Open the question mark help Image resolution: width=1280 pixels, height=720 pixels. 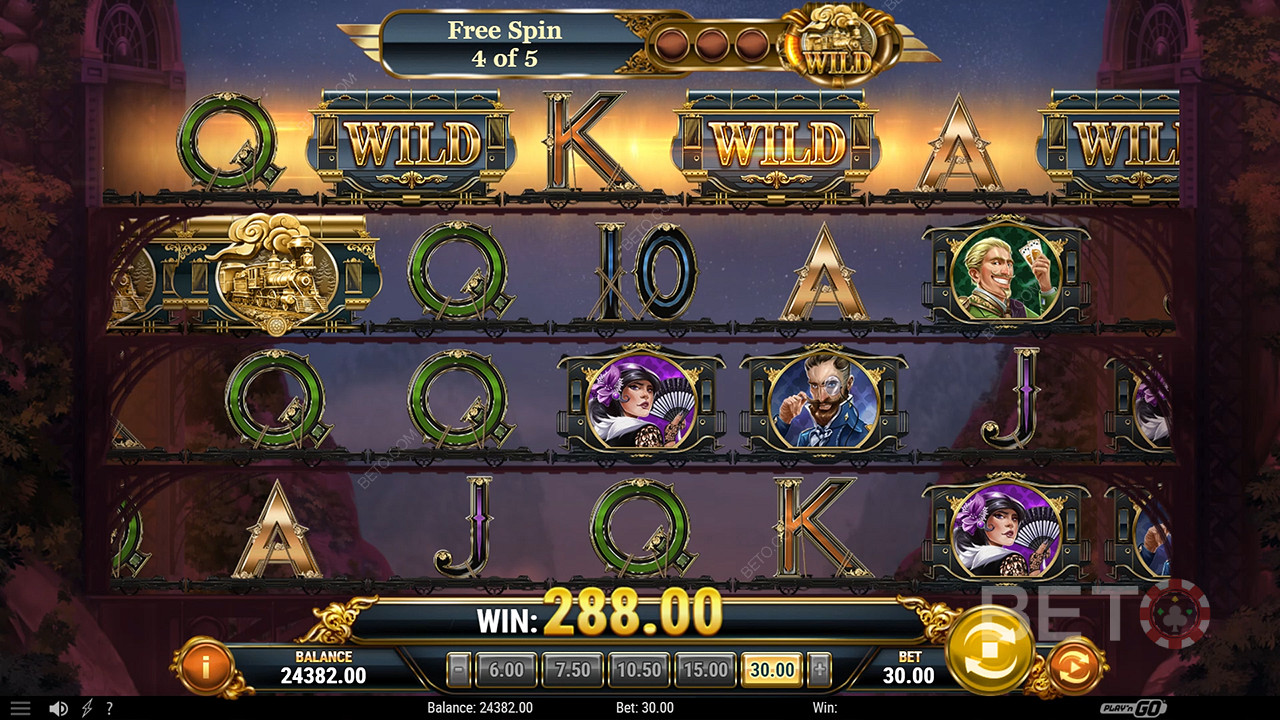click(x=109, y=708)
